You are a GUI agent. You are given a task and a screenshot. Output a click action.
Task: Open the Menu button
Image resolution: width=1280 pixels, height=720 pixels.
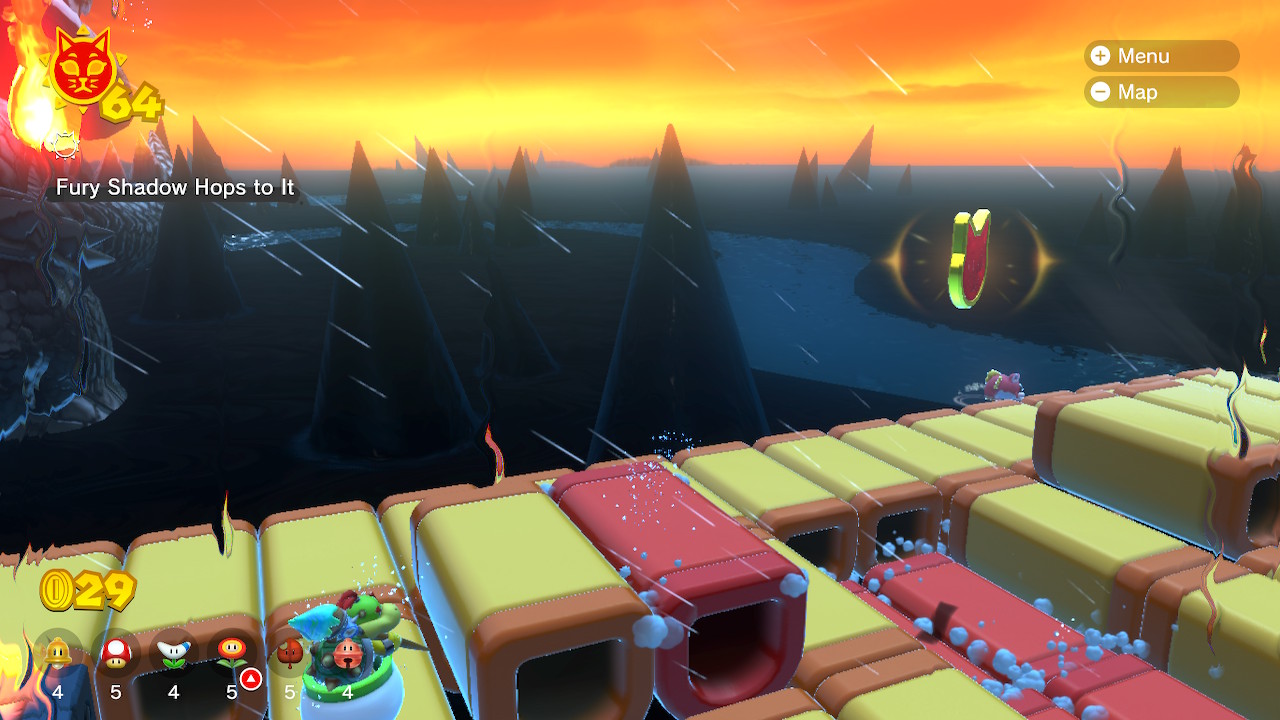coord(1160,56)
